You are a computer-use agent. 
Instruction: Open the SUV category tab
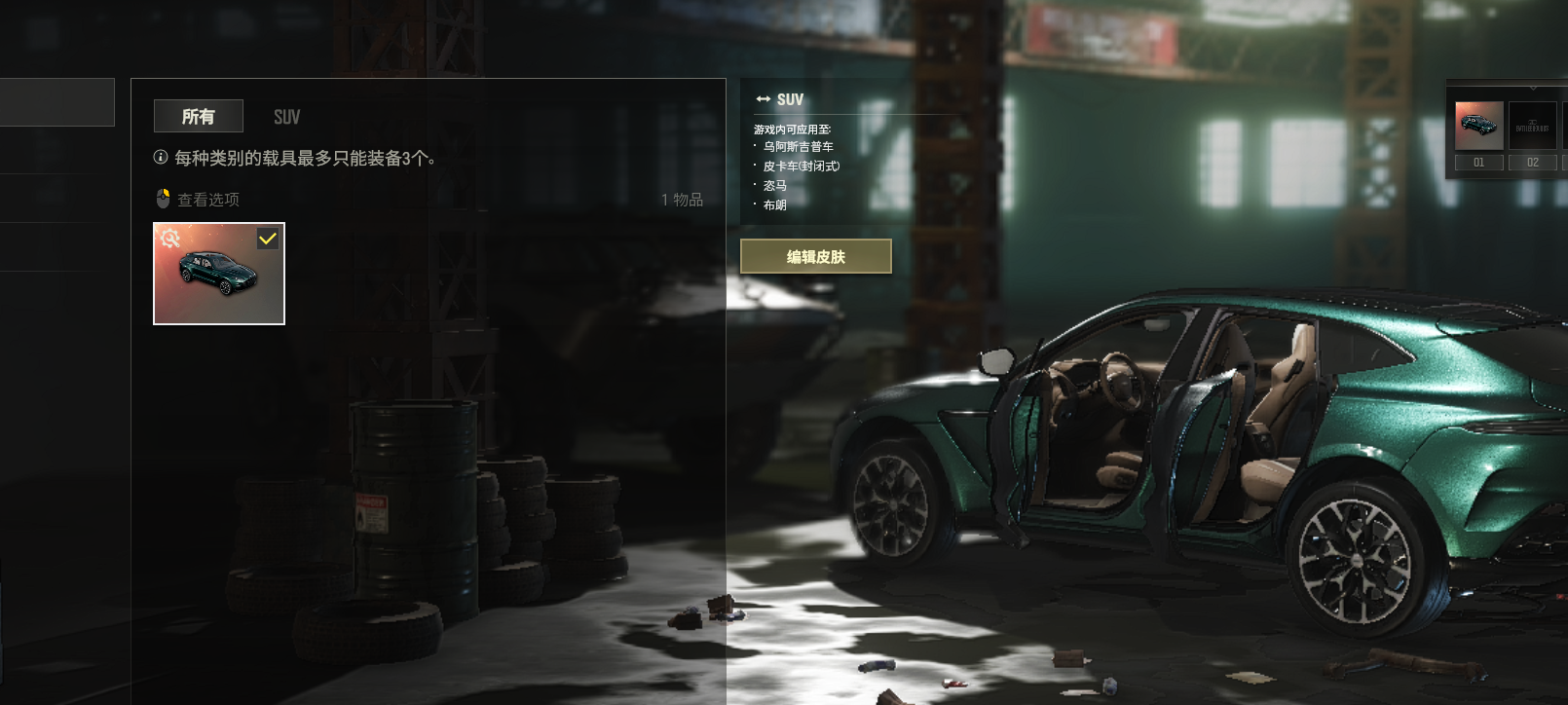pos(286,117)
